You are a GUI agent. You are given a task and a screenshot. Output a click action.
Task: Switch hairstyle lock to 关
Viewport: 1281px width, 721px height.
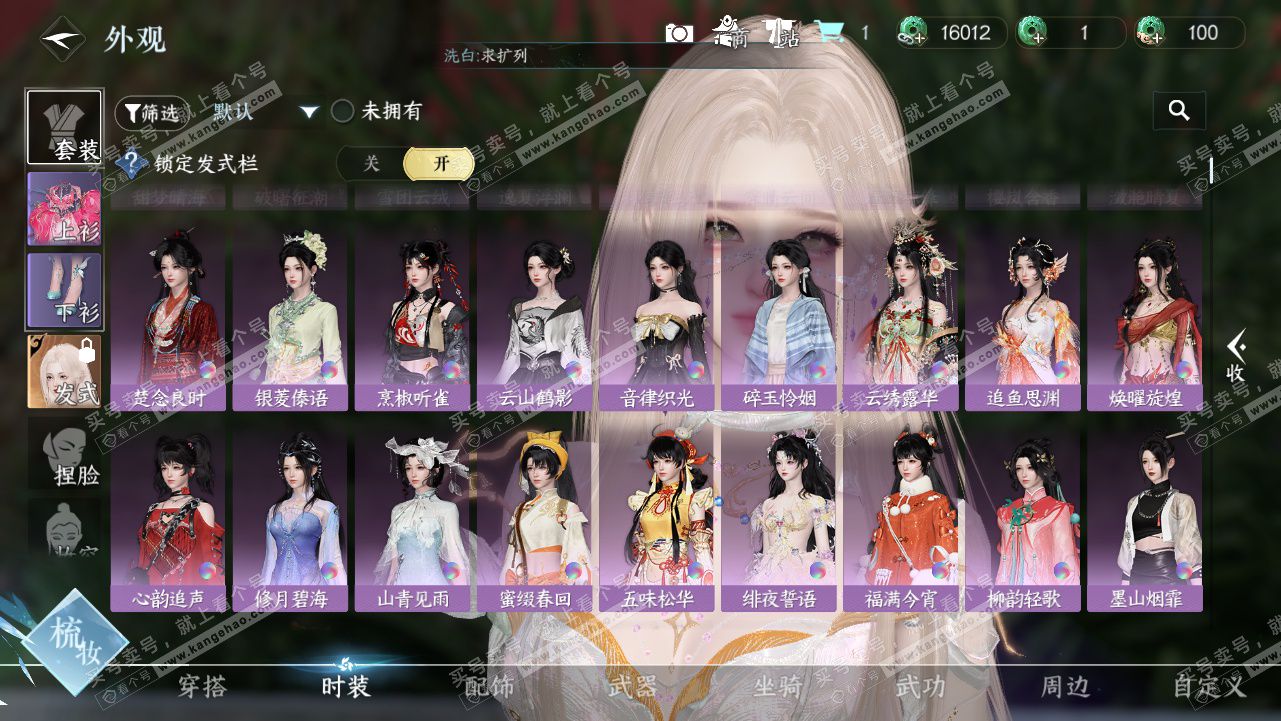point(371,164)
